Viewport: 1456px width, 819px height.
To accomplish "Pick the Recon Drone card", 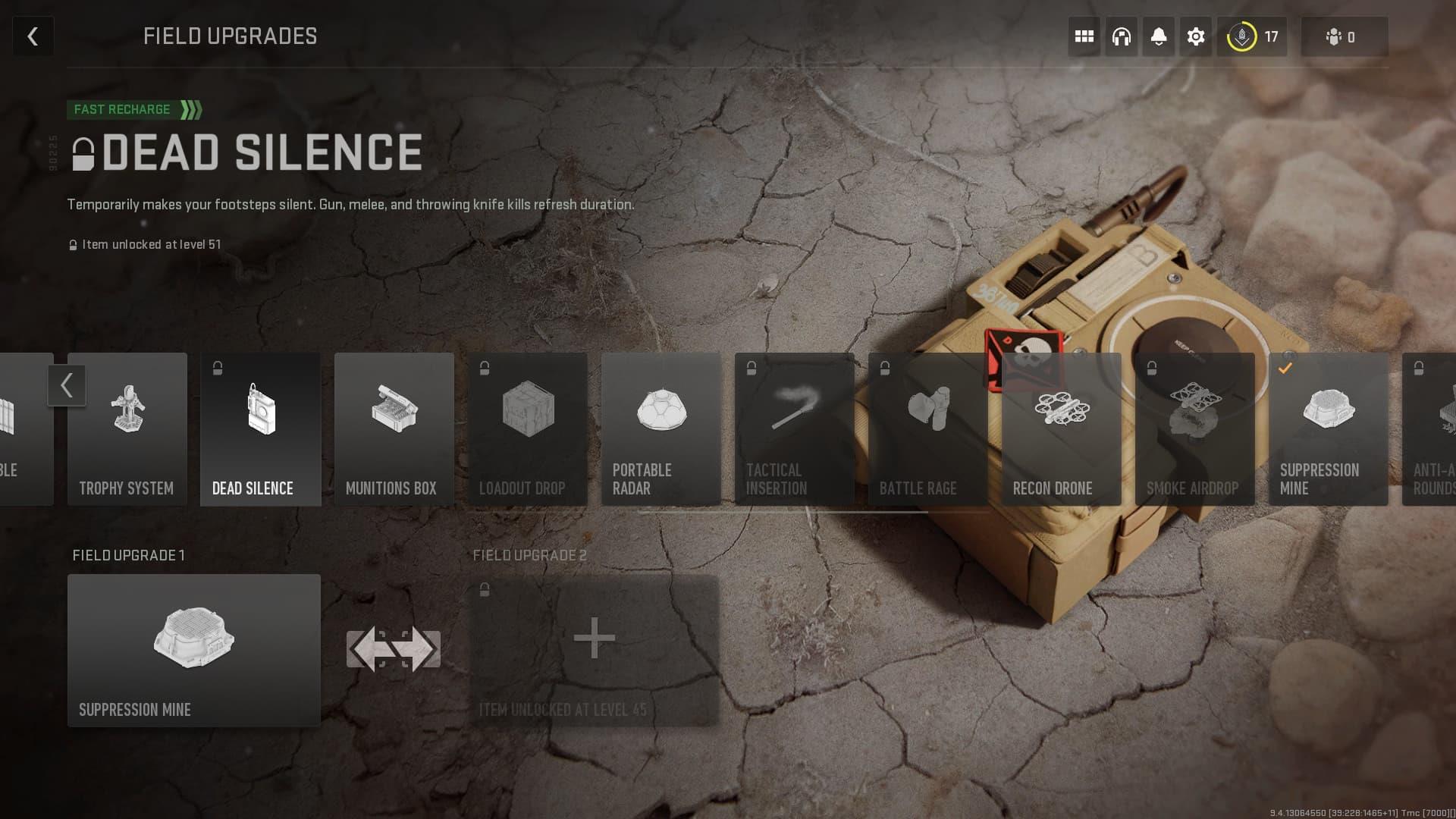I will (x=1062, y=429).
